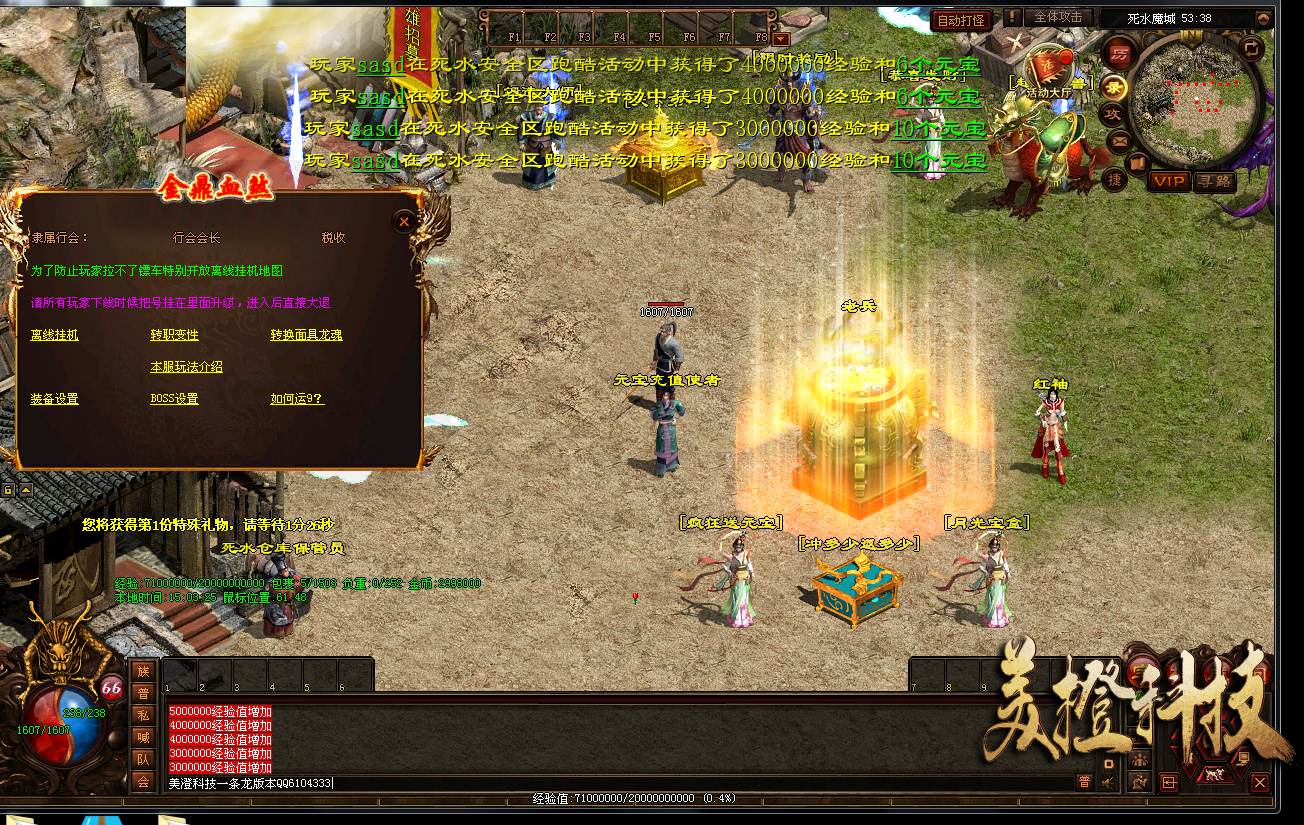Viewport: 1304px width, 825px height.
Task: Refresh the minimap with the circular arrow icon
Action: 1252,48
